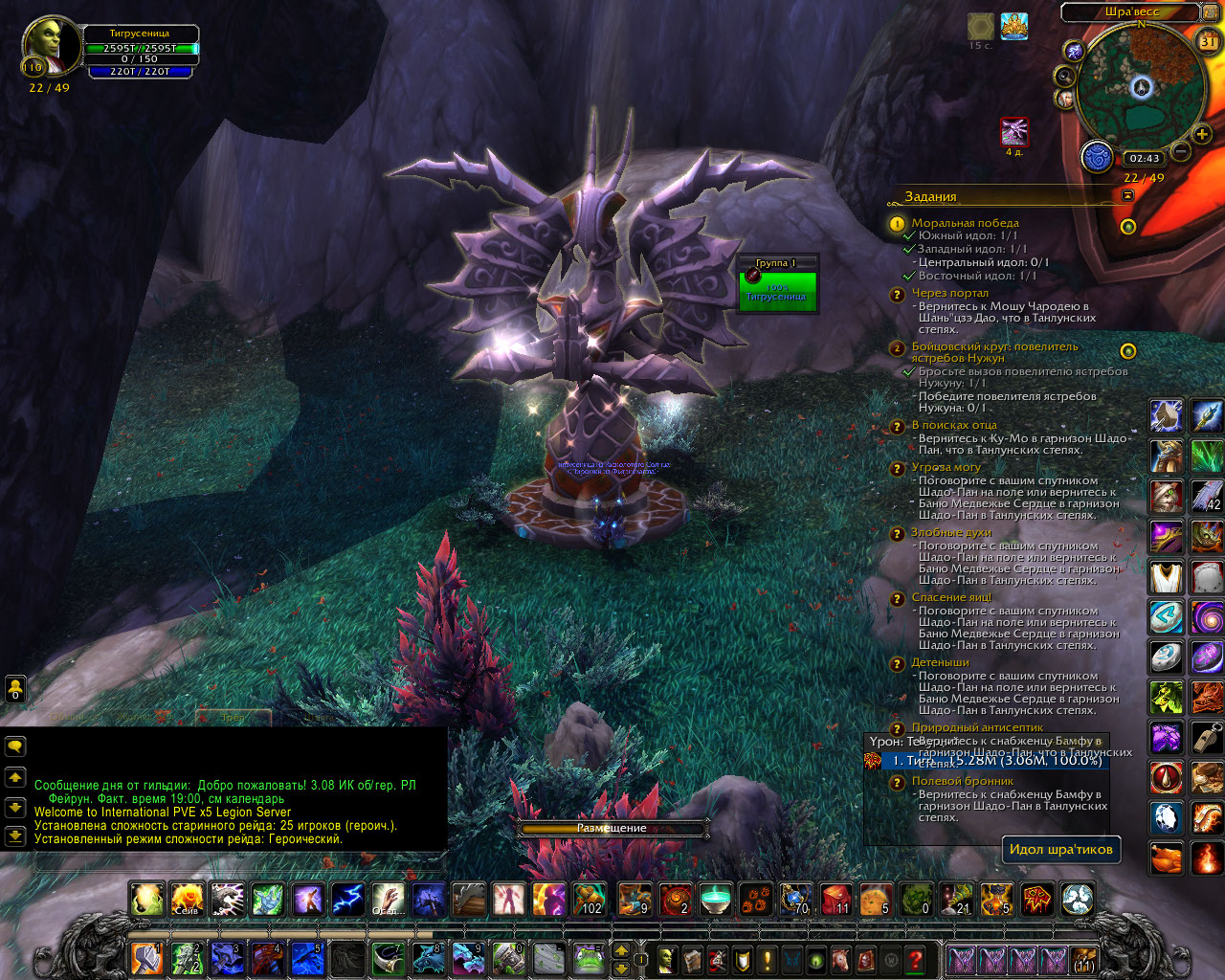Open the red question mark help button

click(x=916, y=958)
